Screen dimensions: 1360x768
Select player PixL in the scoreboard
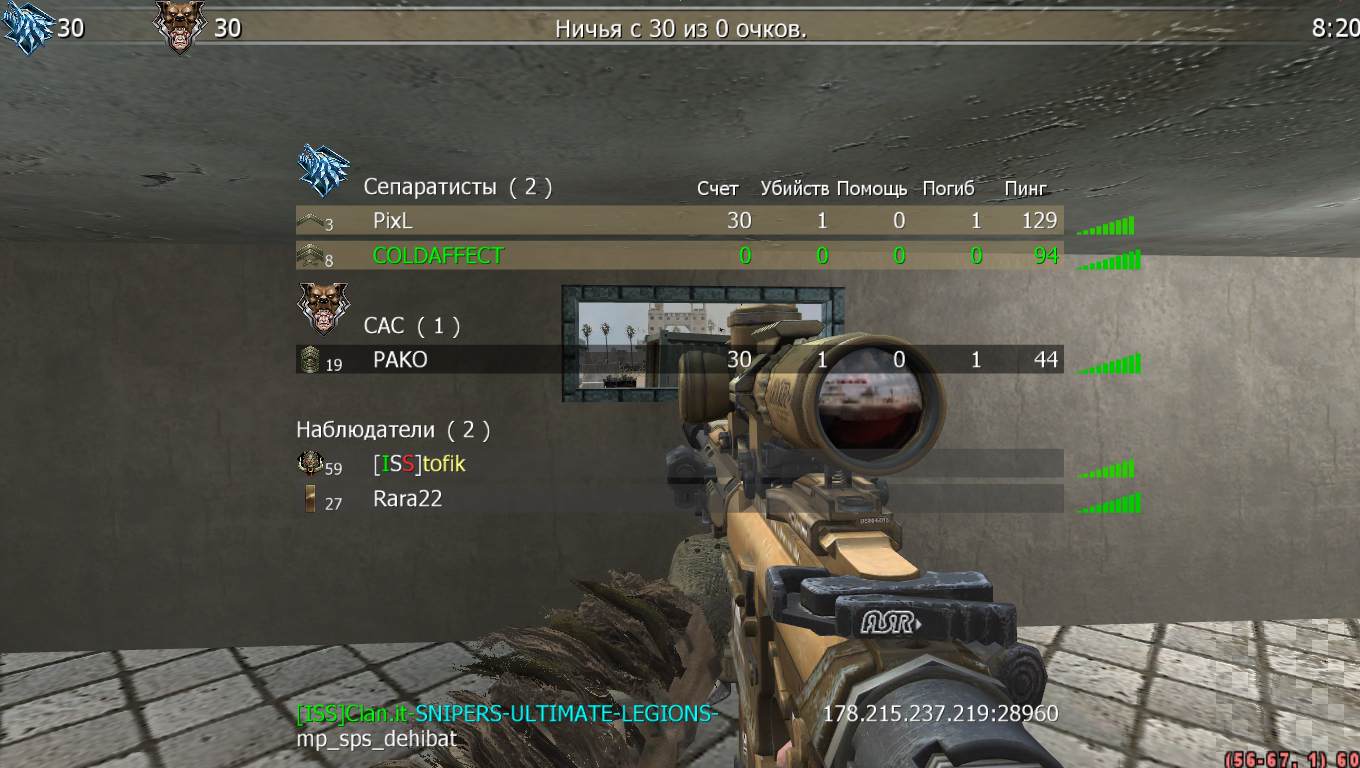(392, 221)
